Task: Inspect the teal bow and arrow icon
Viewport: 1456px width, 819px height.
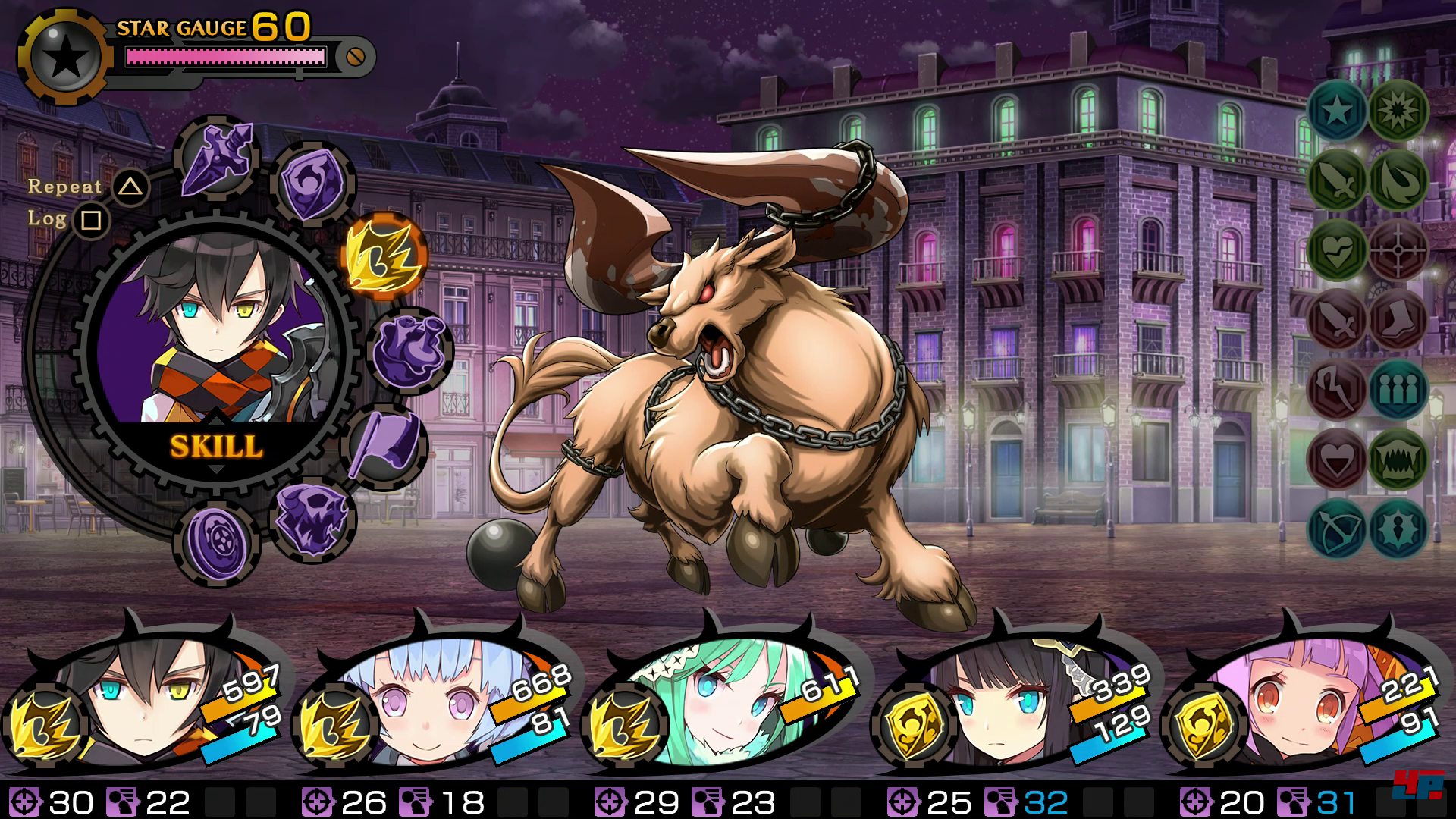Action: click(x=1336, y=528)
